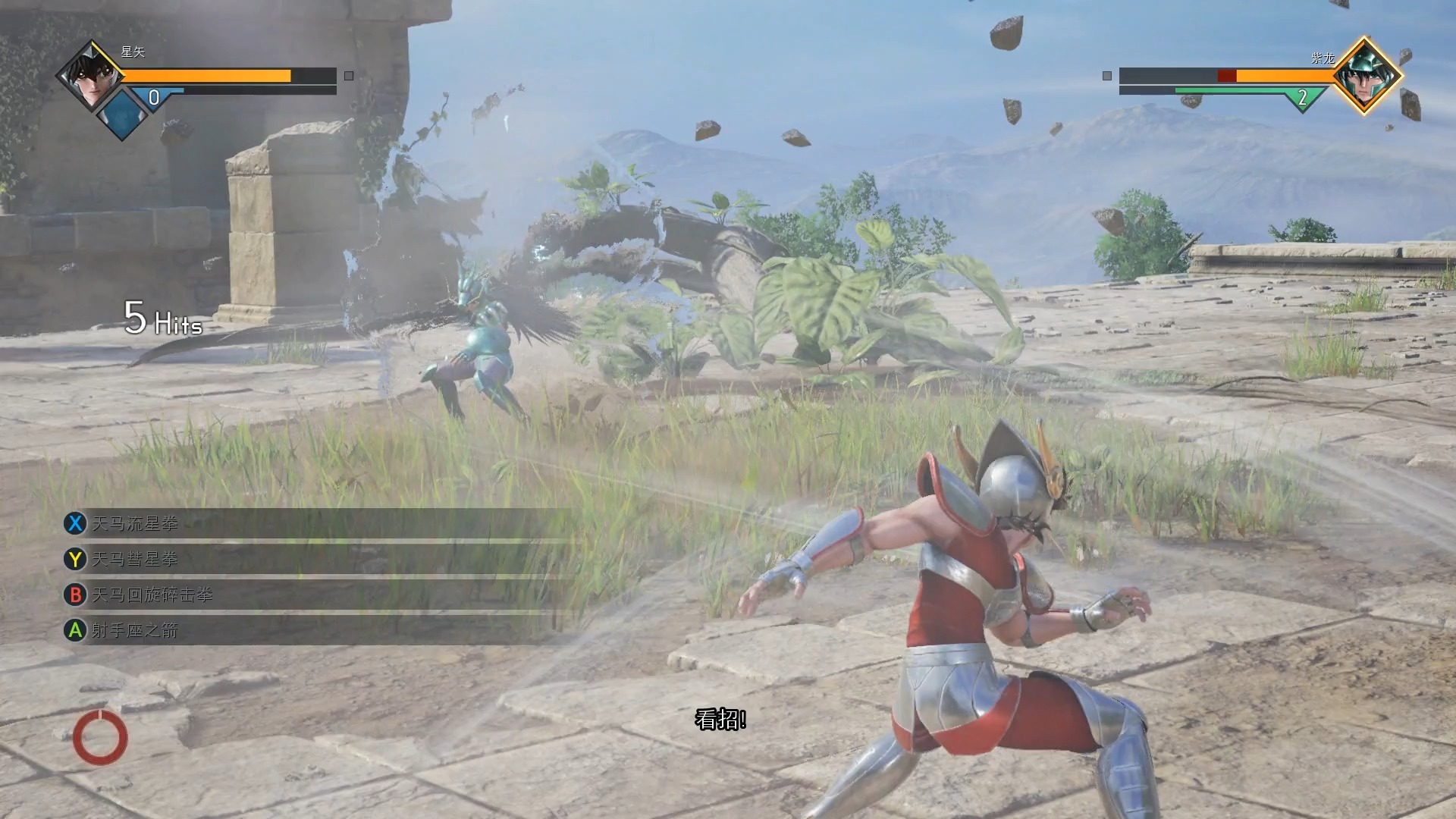The image size is (1456, 819).
Task: Click the red ring gauge icon
Action: (100, 737)
